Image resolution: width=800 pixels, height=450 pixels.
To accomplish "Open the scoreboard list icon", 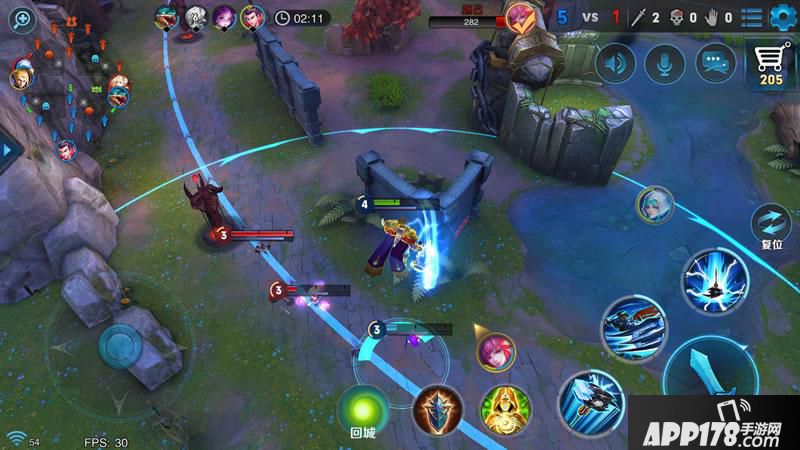I will point(751,18).
